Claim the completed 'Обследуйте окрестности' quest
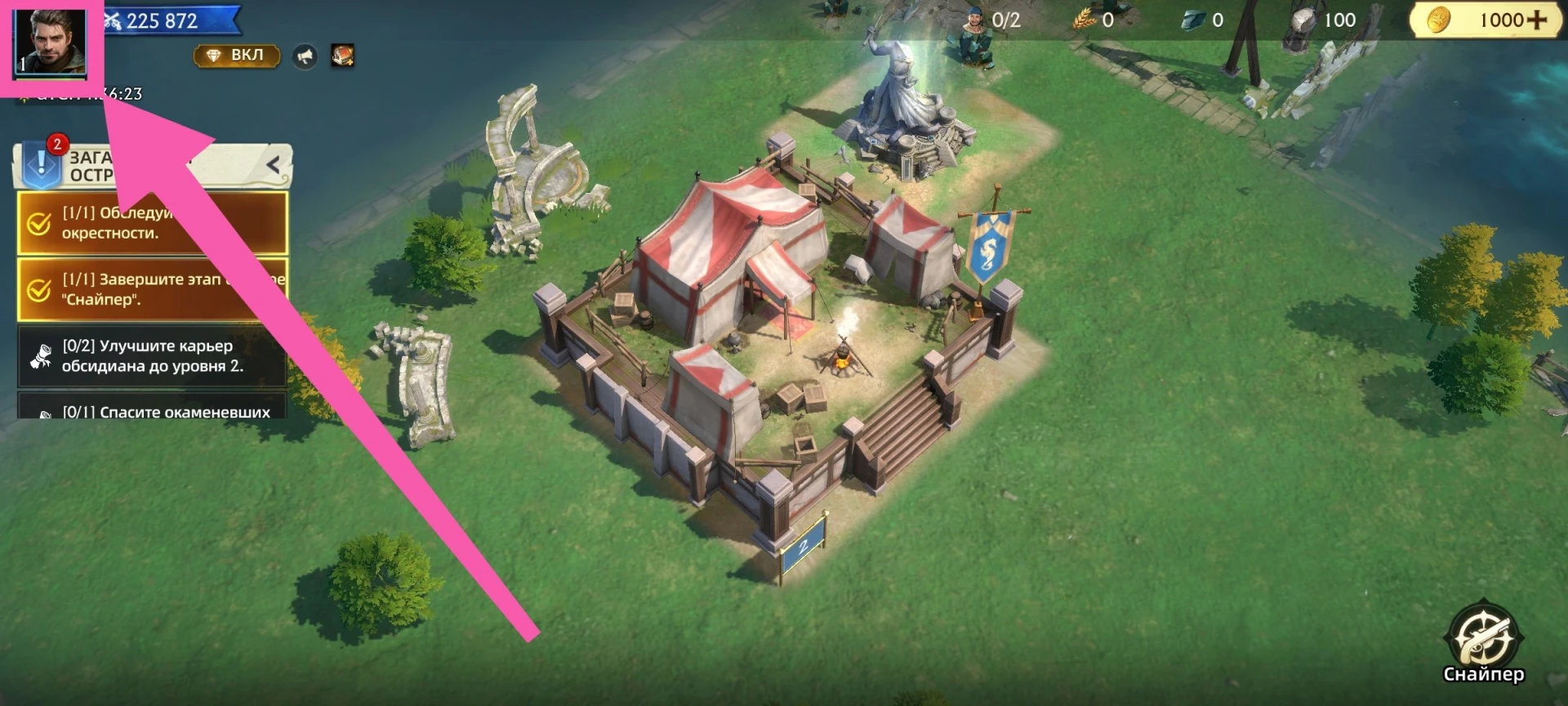The image size is (1568, 706). pyautogui.click(x=152, y=223)
